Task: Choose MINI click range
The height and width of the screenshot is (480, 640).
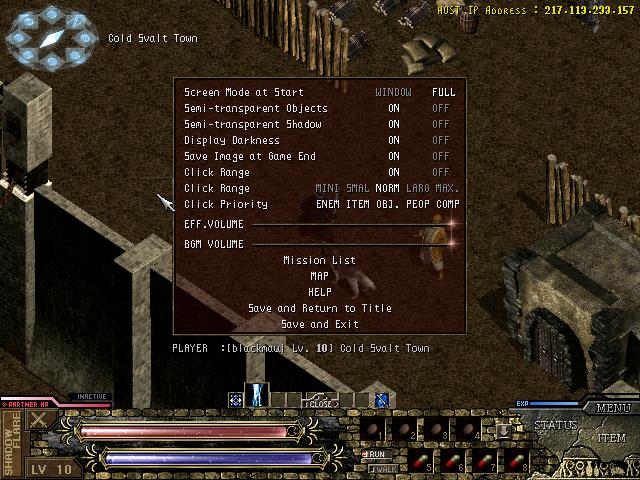Action: pos(327,188)
